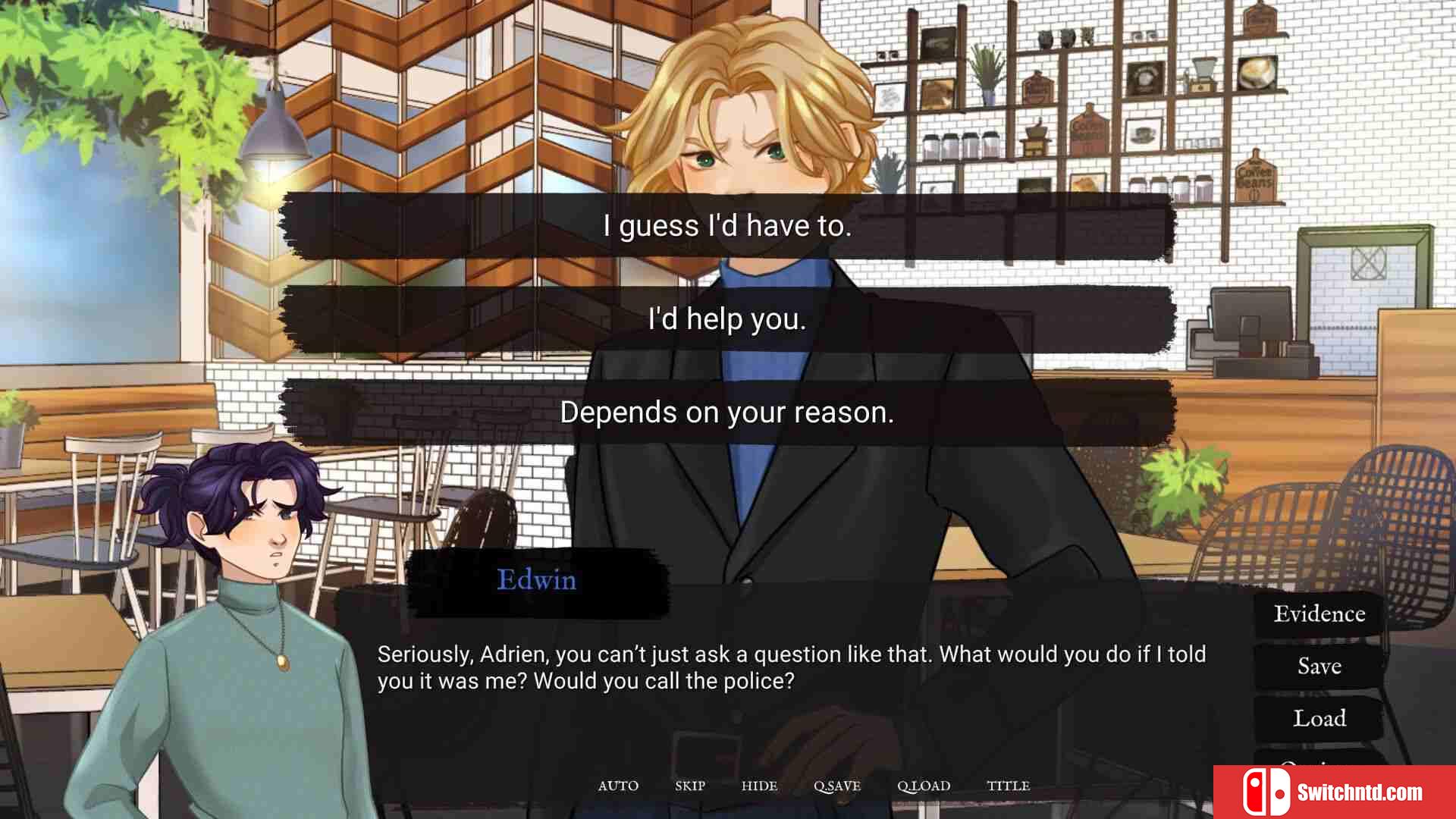Screen dimensions: 1456x819
Task: Toggle AUTO text advance
Action: [x=618, y=786]
